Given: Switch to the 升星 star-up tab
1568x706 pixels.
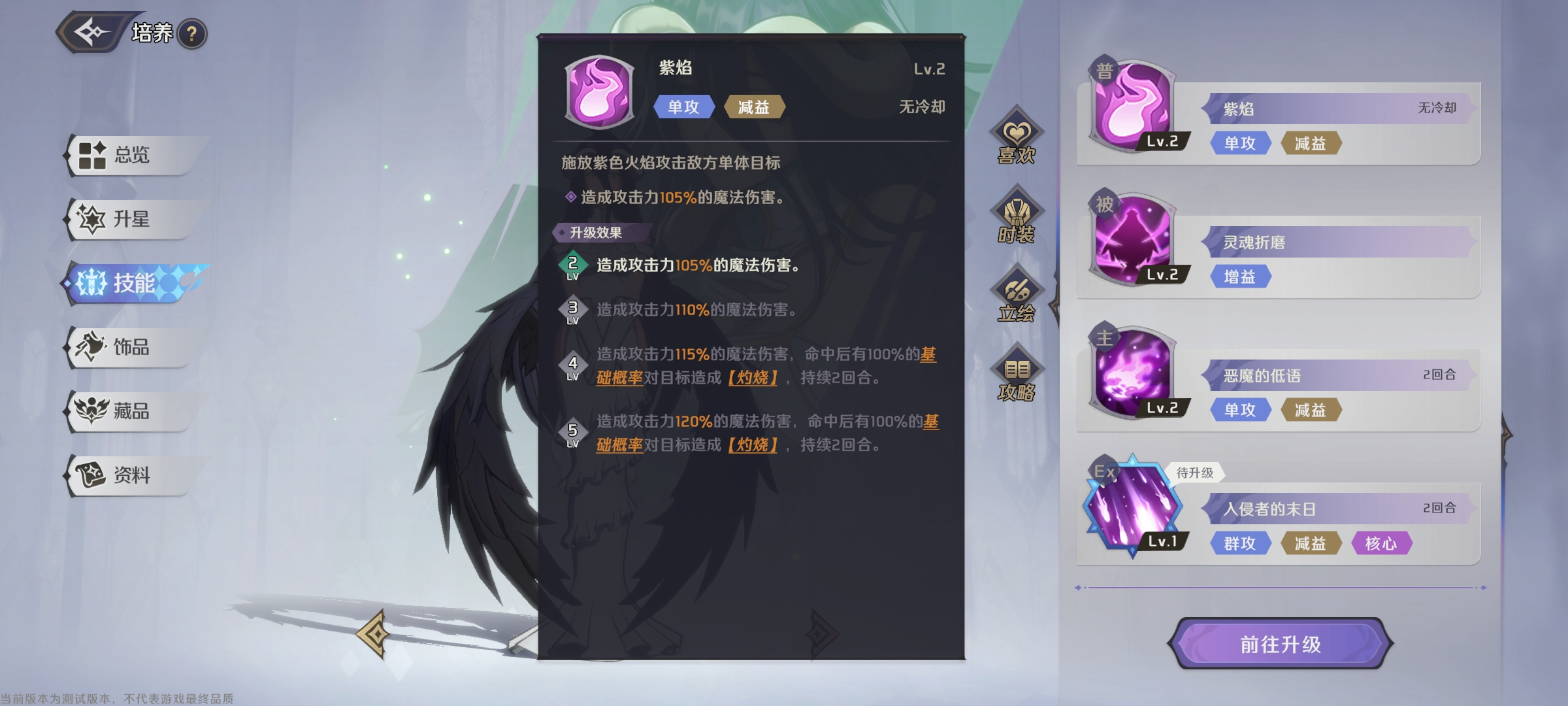Looking at the screenshot, I should tap(131, 220).
